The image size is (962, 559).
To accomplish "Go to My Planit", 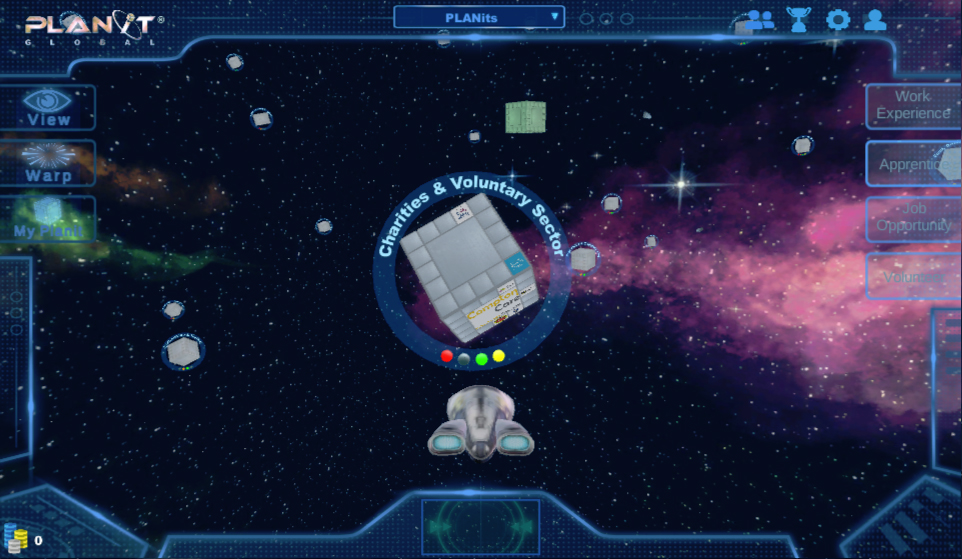I will 48,219.
